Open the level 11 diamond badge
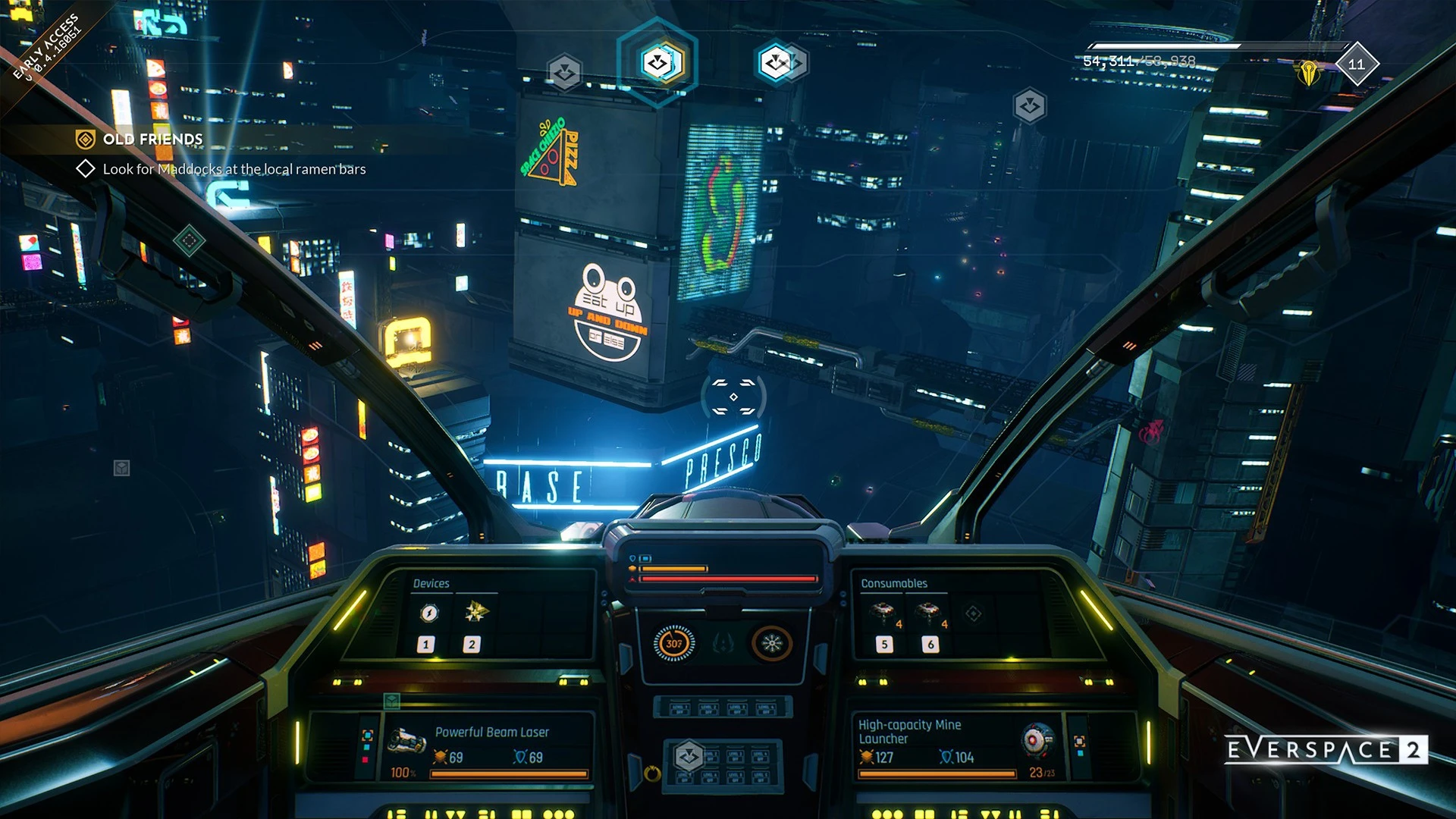 coord(1357,64)
